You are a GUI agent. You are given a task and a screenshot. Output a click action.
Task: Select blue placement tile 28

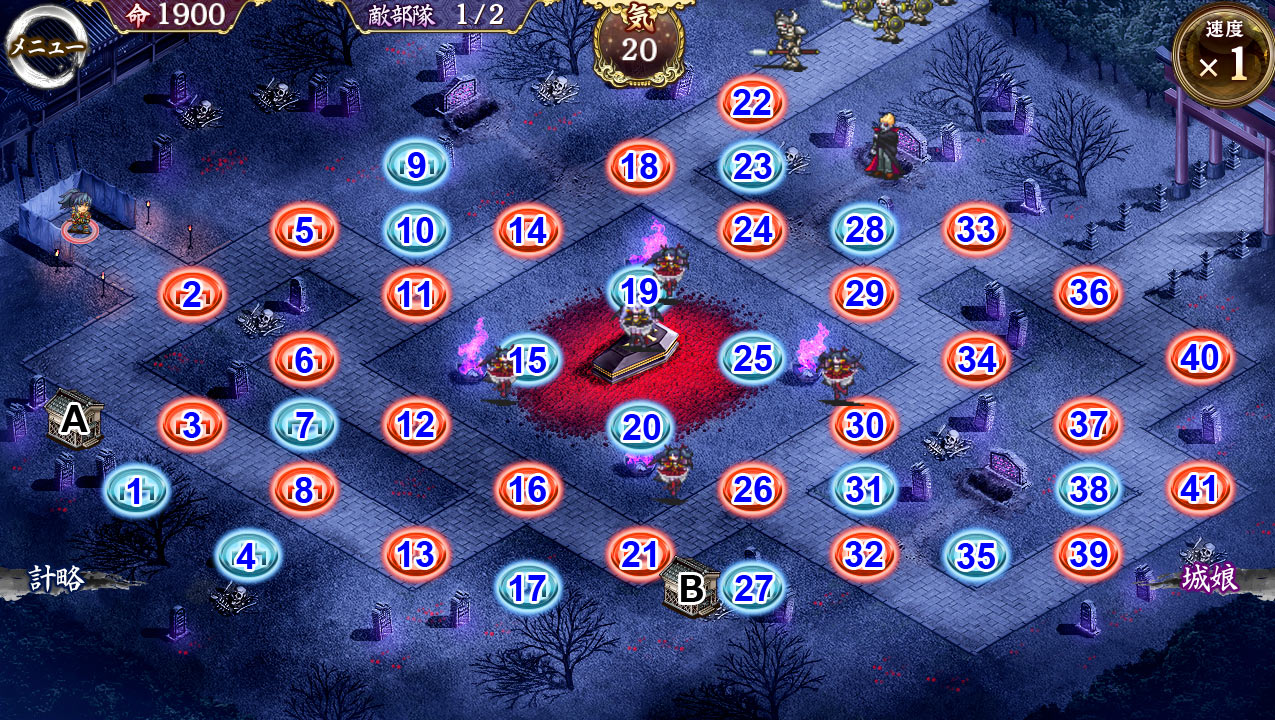pyautogui.click(x=864, y=230)
